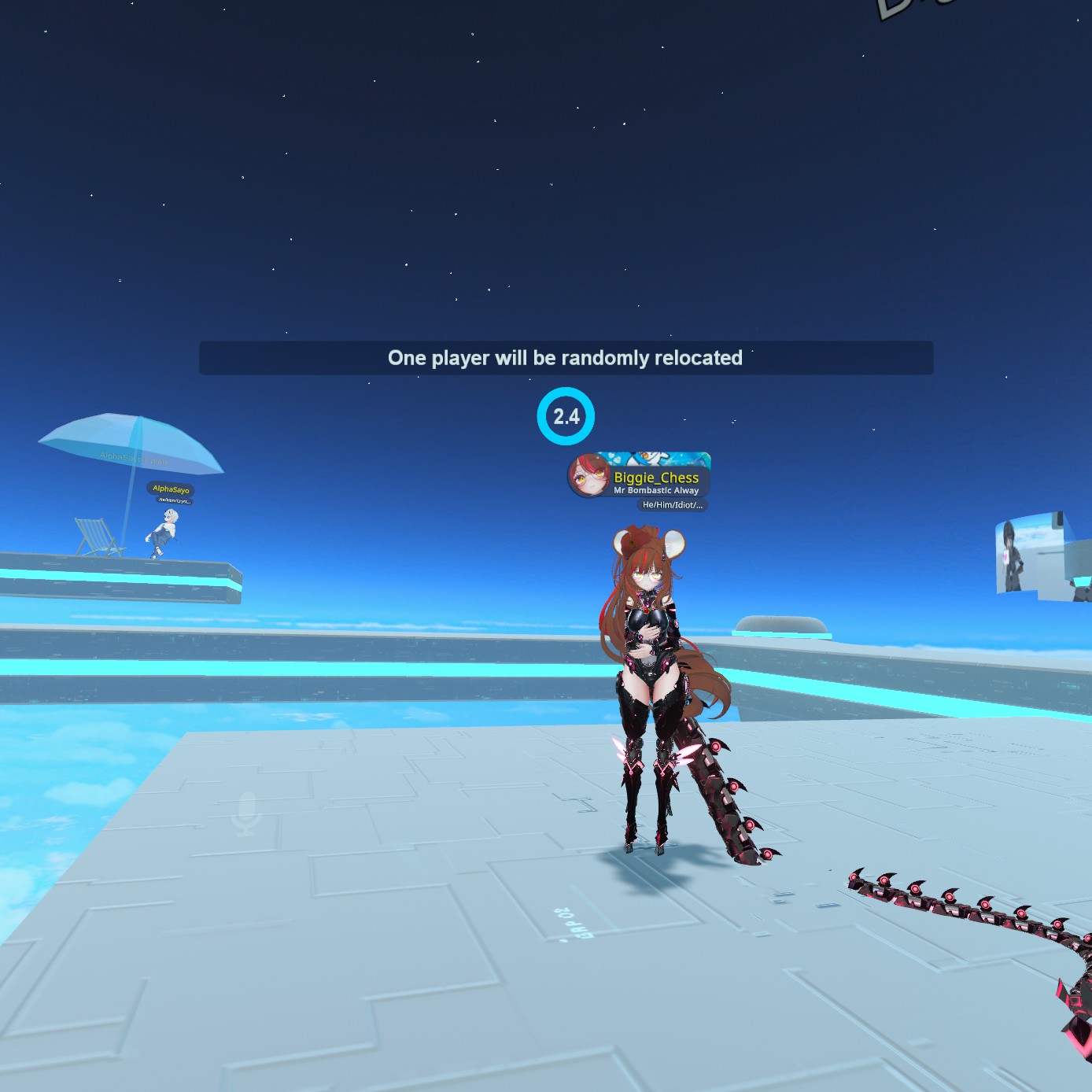
Task: Click the faint microphone status icon
Action: tap(247, 813)
